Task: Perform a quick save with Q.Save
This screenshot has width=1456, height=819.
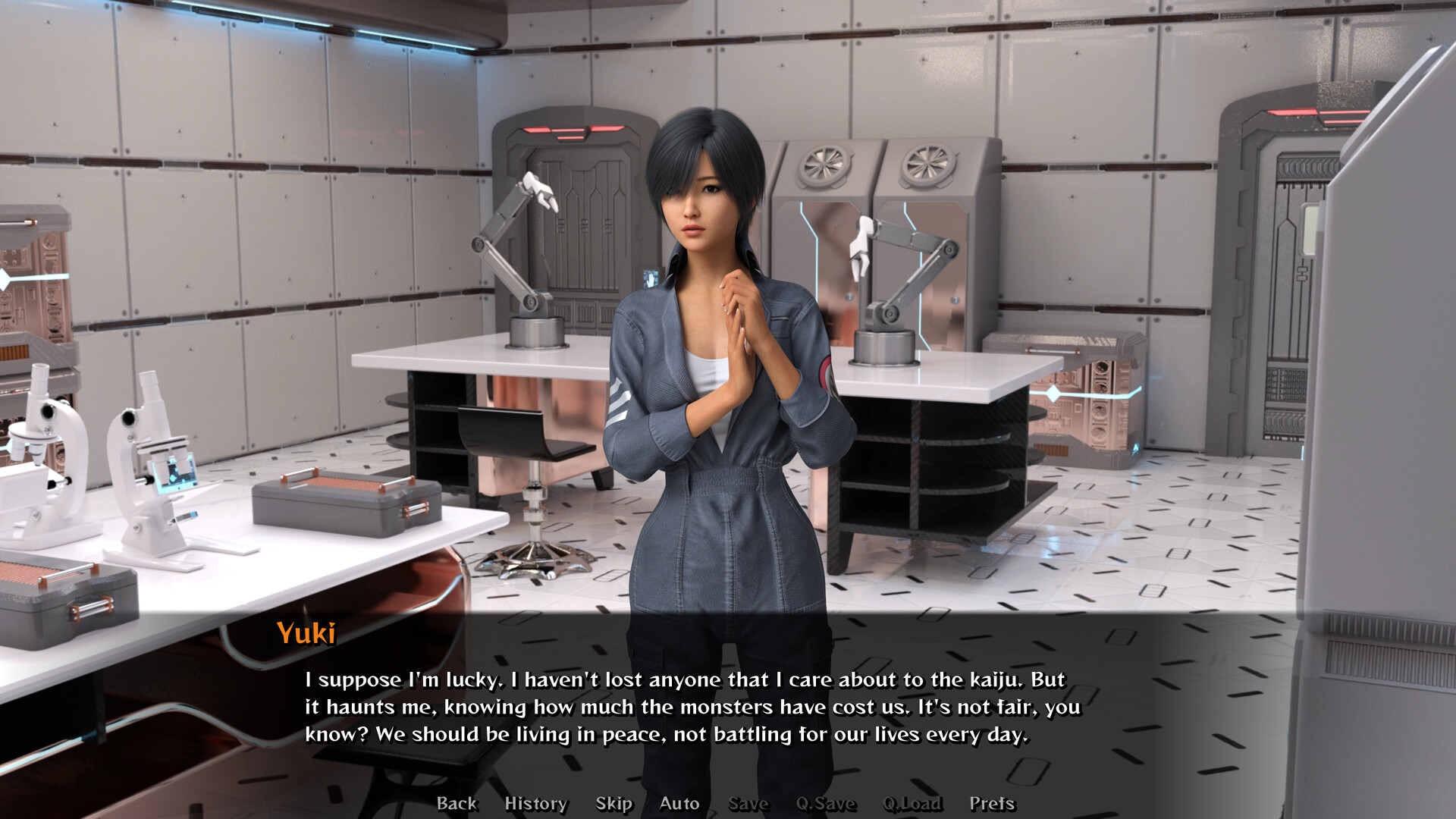Action: pyautogui.click(x=827, y=803)
